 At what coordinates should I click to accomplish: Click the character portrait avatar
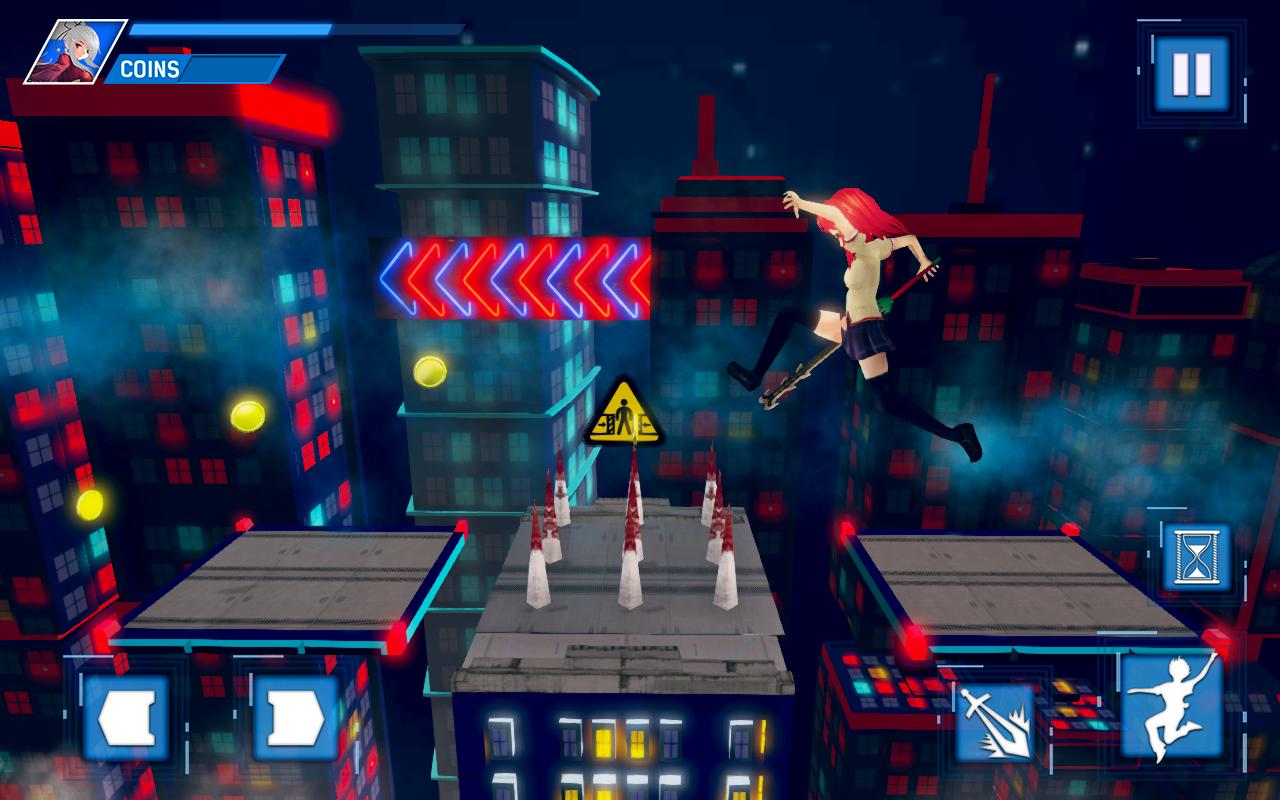click(x=75, y=52)
